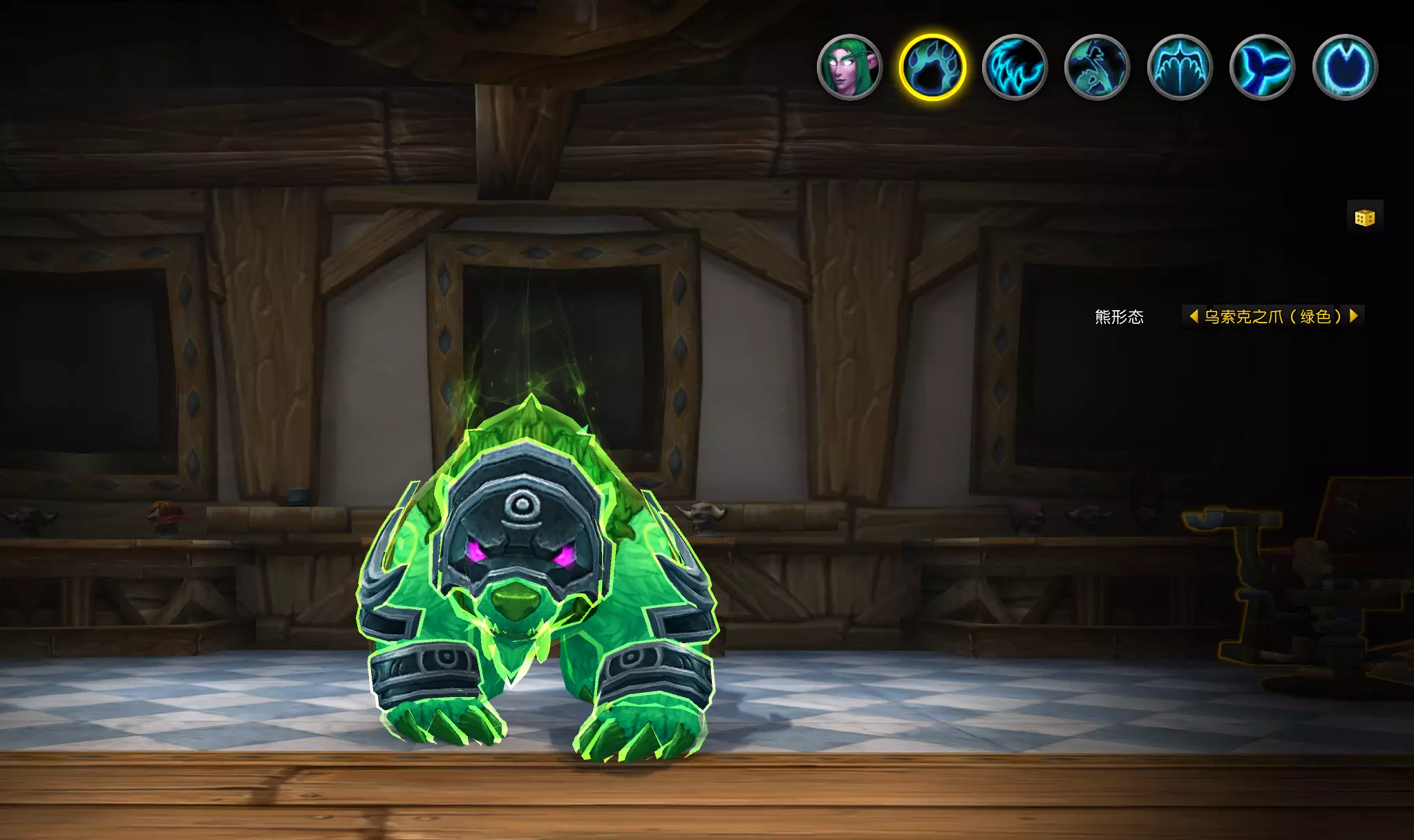The image size is (1414, 840).
Task: Advance to the next bear form option
Action: [x=1354, y=316]
